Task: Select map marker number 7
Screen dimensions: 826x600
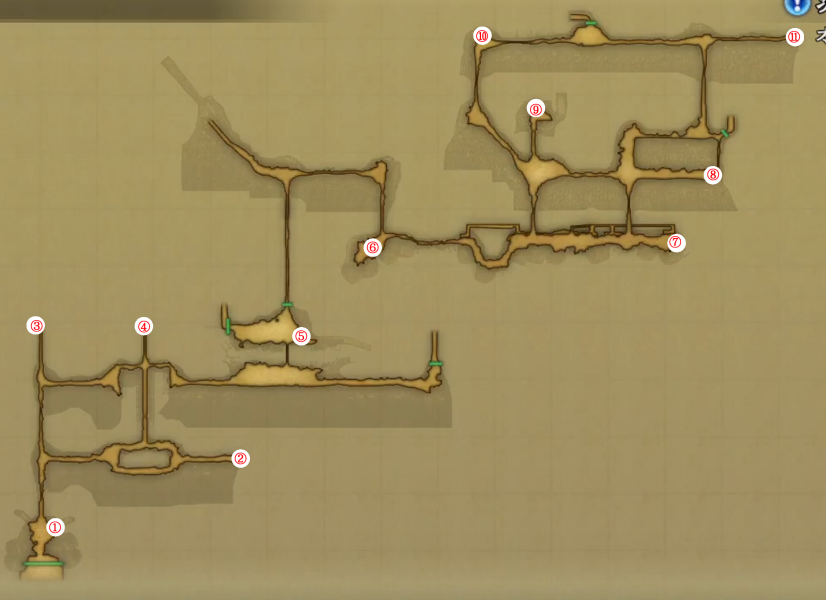Action: pos(676,242)
